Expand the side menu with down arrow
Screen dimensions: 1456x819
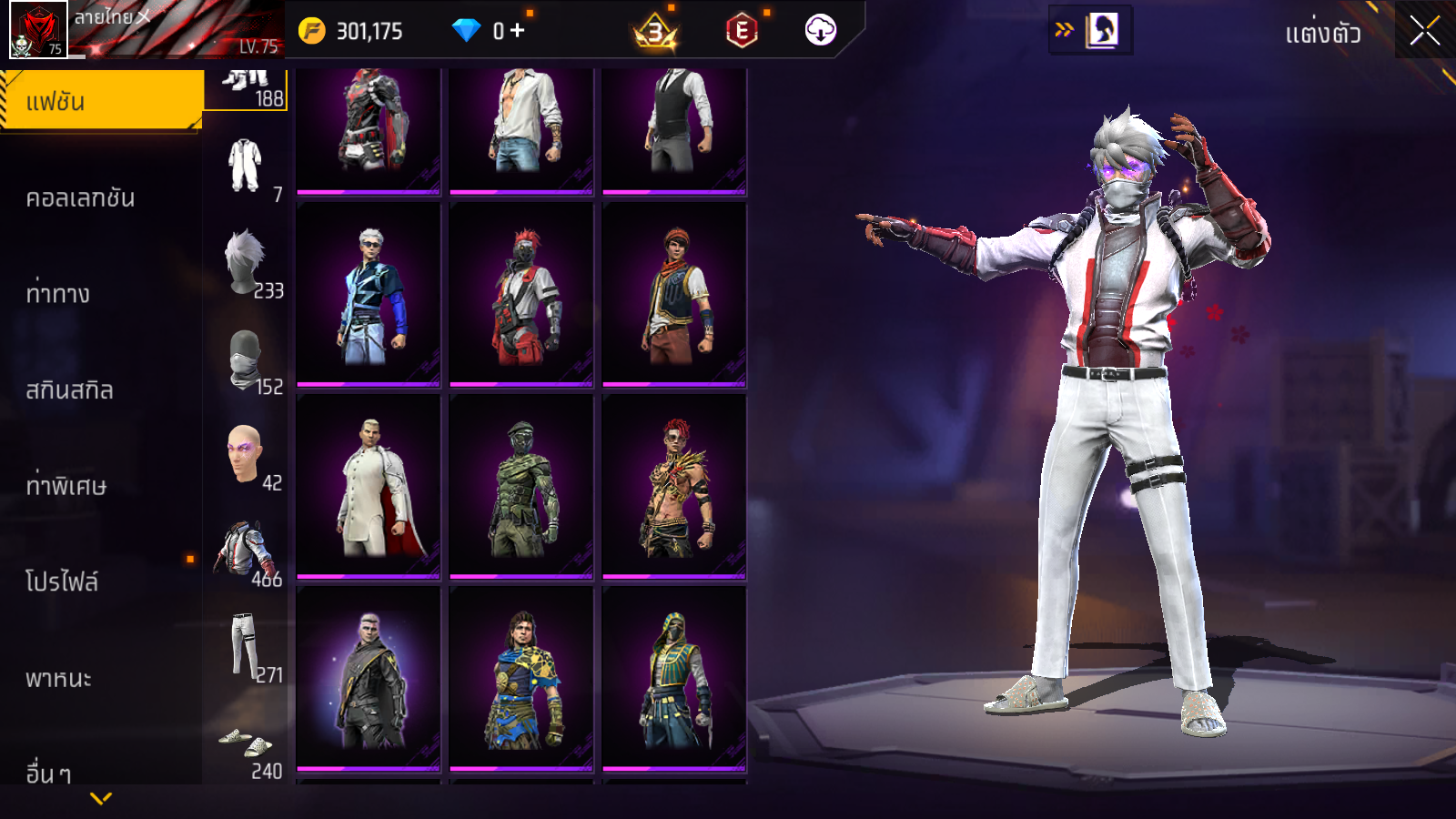(x=101, y=798)
